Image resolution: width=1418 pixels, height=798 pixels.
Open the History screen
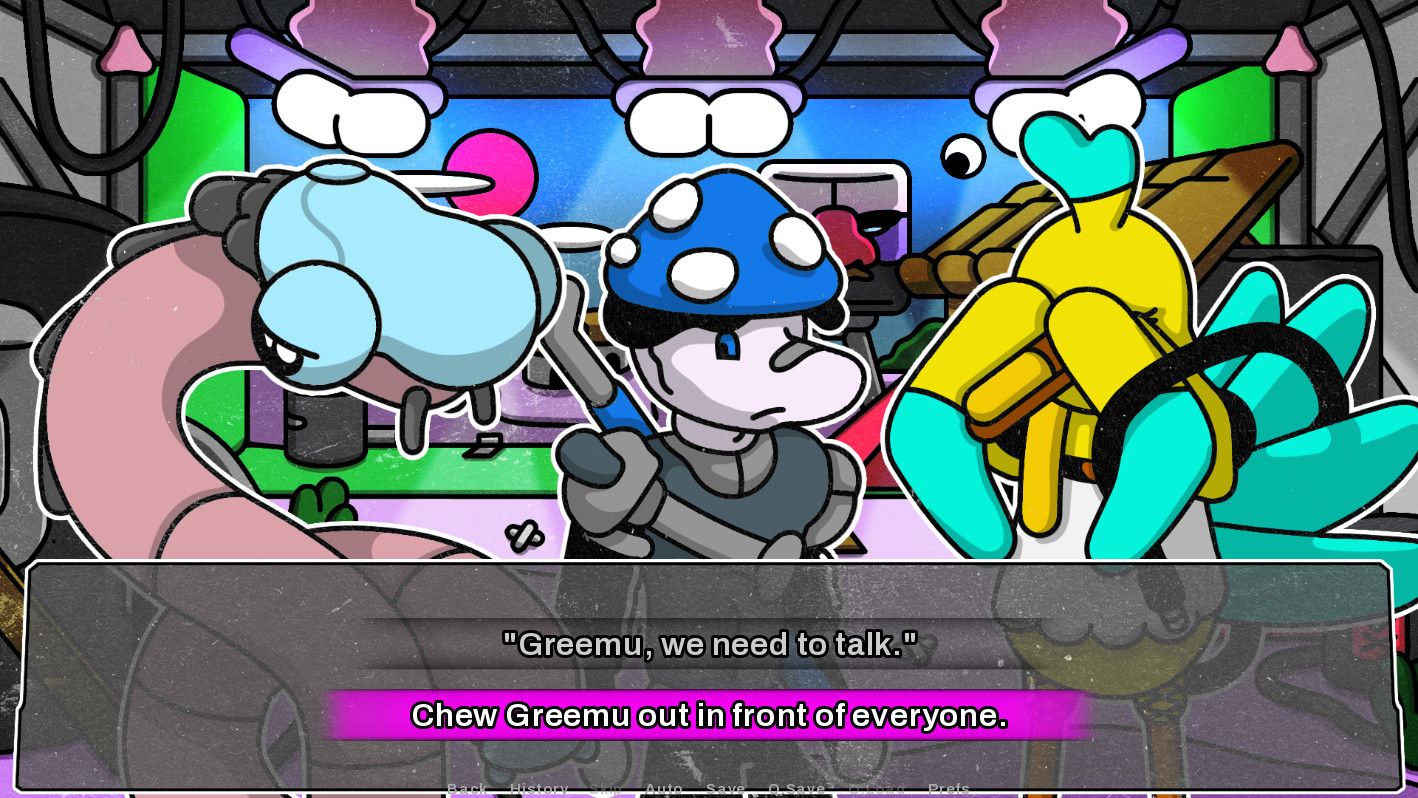(540, 788)
